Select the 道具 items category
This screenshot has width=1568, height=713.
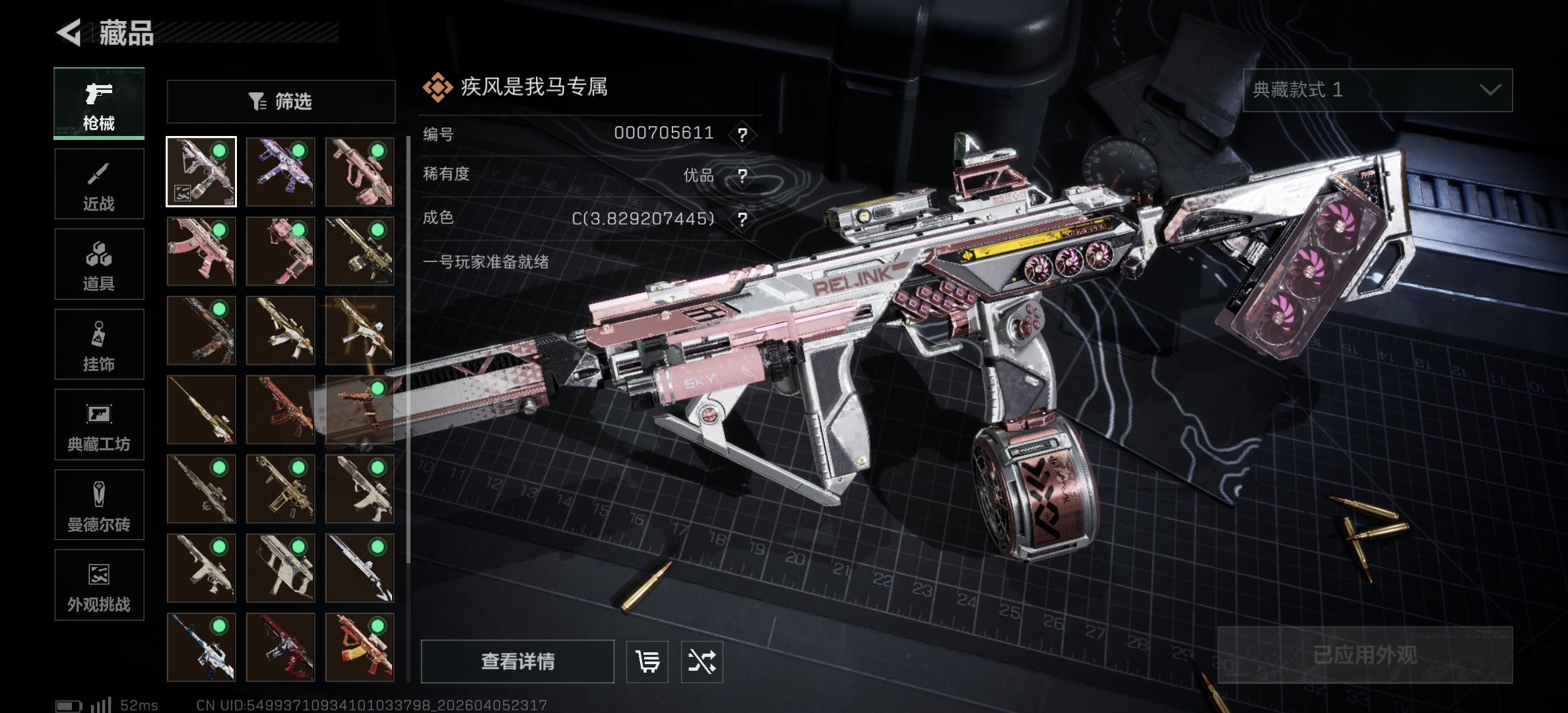[x=99, y=265]
